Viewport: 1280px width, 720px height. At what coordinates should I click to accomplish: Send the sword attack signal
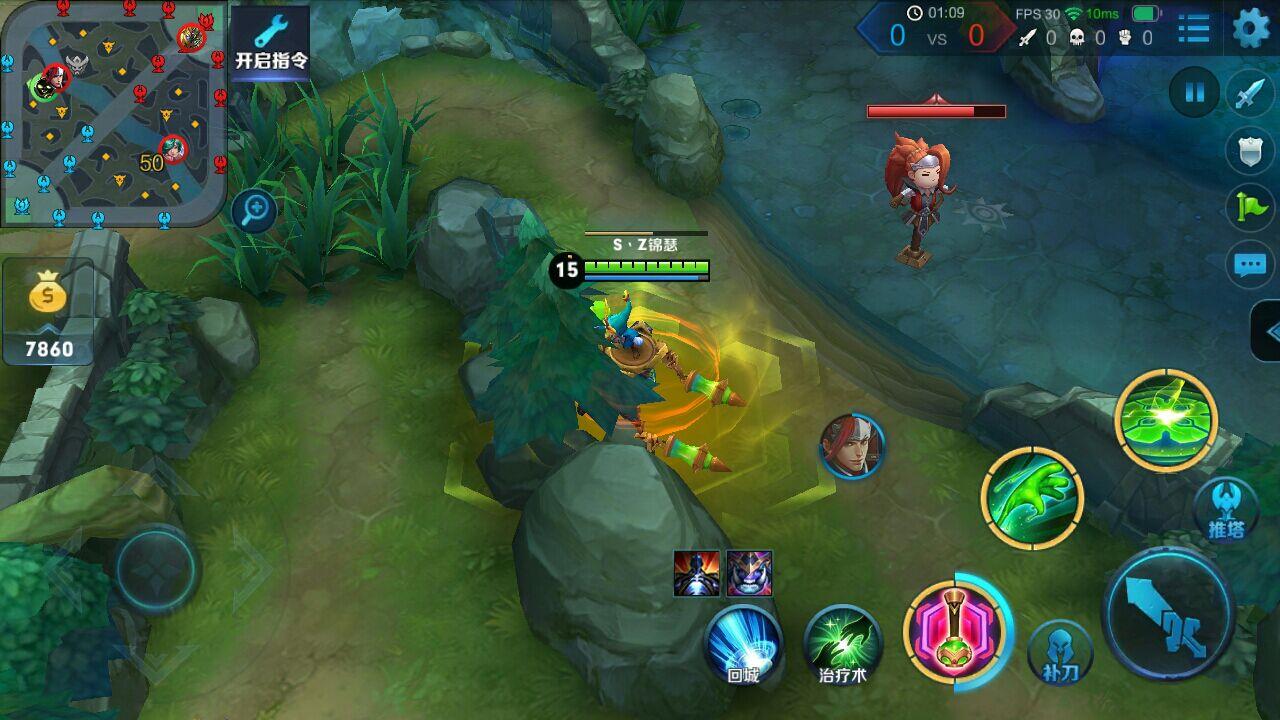pyautogui.click(x=1250, y=94)
